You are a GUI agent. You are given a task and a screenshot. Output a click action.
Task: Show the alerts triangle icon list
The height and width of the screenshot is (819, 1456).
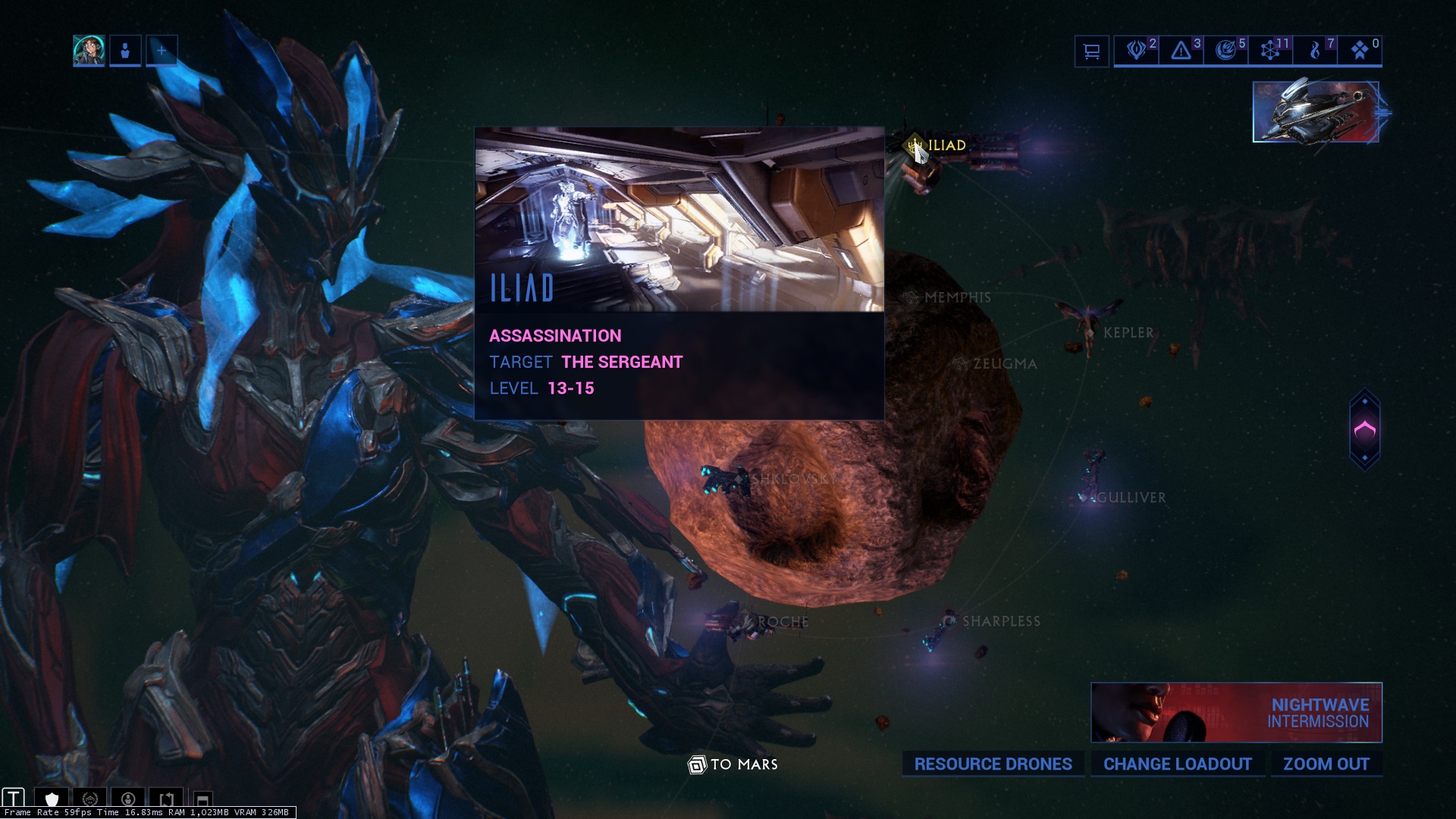click(1181, 51)
